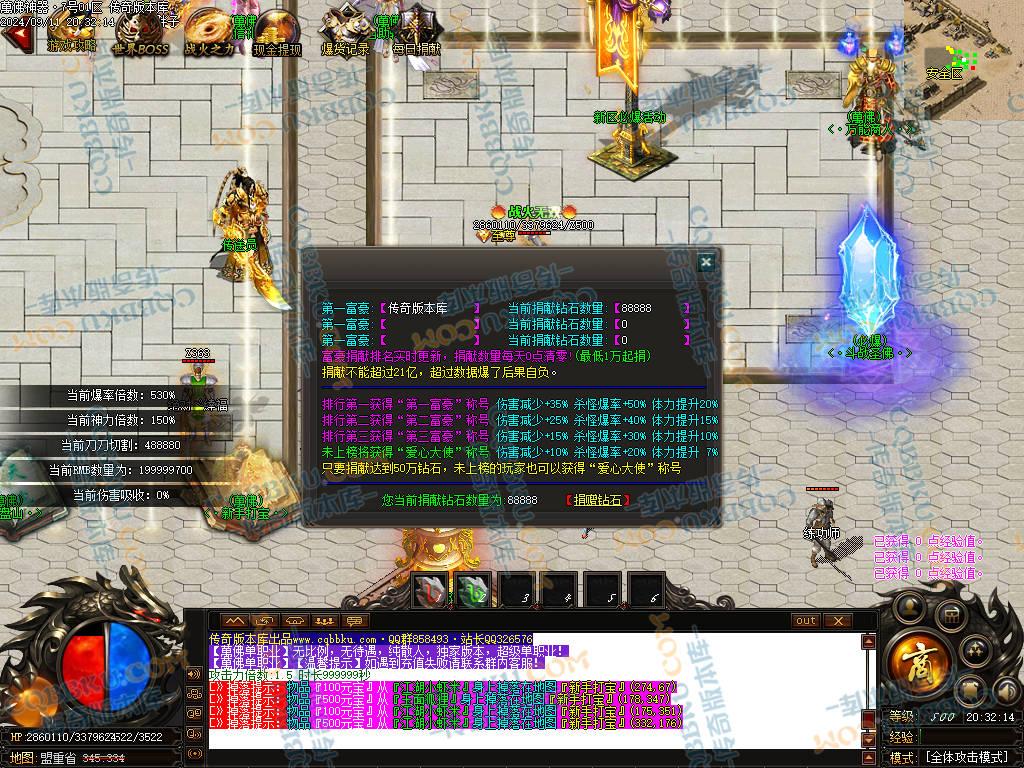Click the chat panel 'out' button

(x=806, y=621)
